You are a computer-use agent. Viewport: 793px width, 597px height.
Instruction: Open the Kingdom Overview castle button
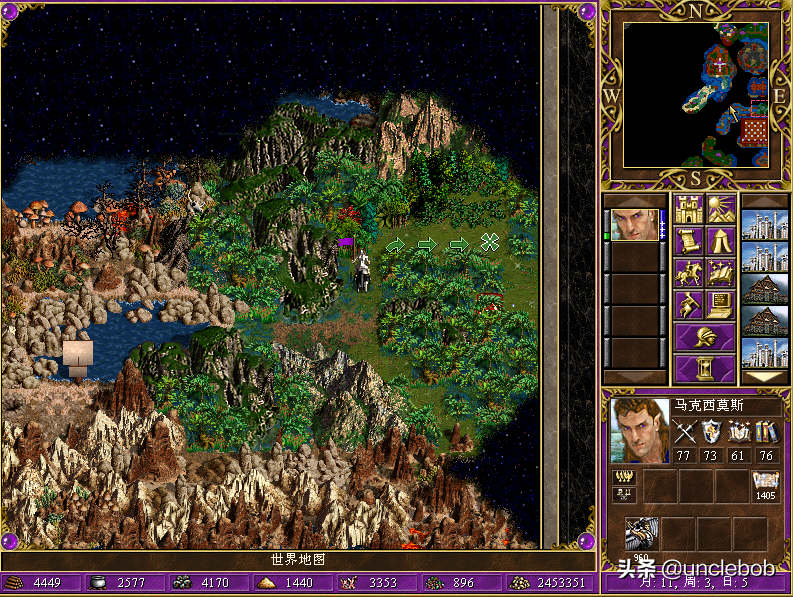click(x=688, y=209)
